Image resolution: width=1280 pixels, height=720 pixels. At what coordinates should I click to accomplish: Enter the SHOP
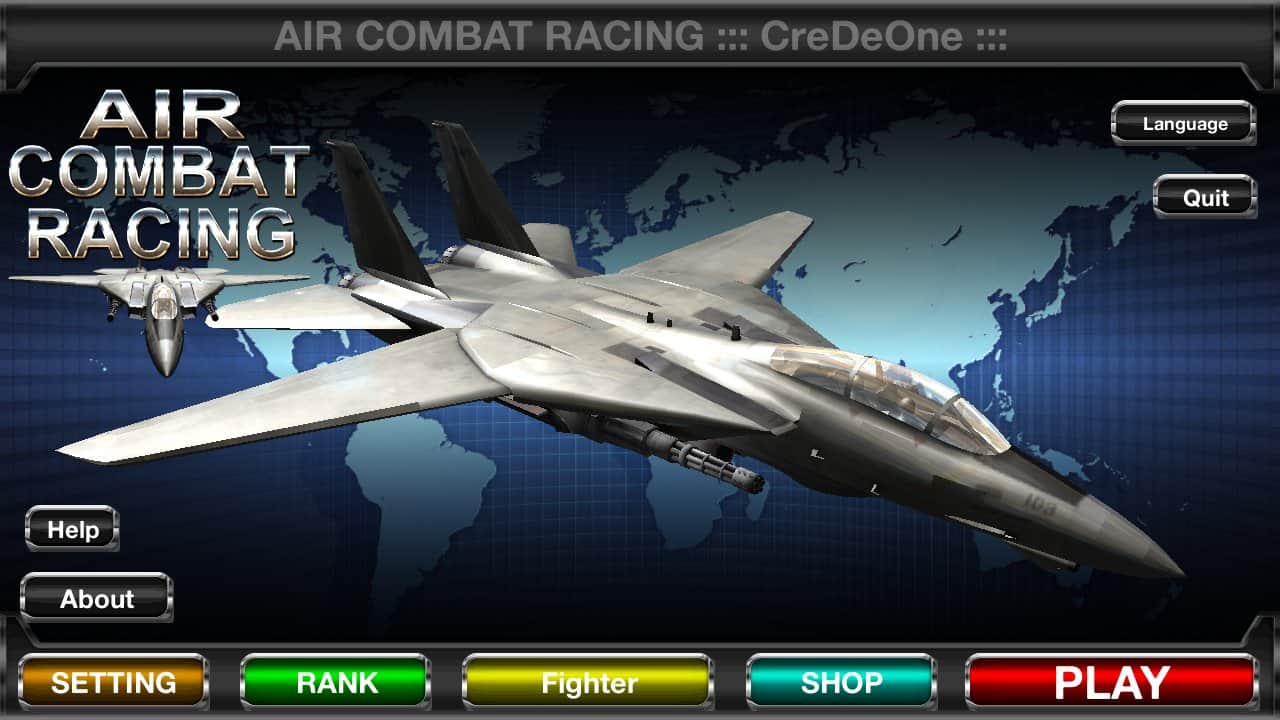point(841,684)
